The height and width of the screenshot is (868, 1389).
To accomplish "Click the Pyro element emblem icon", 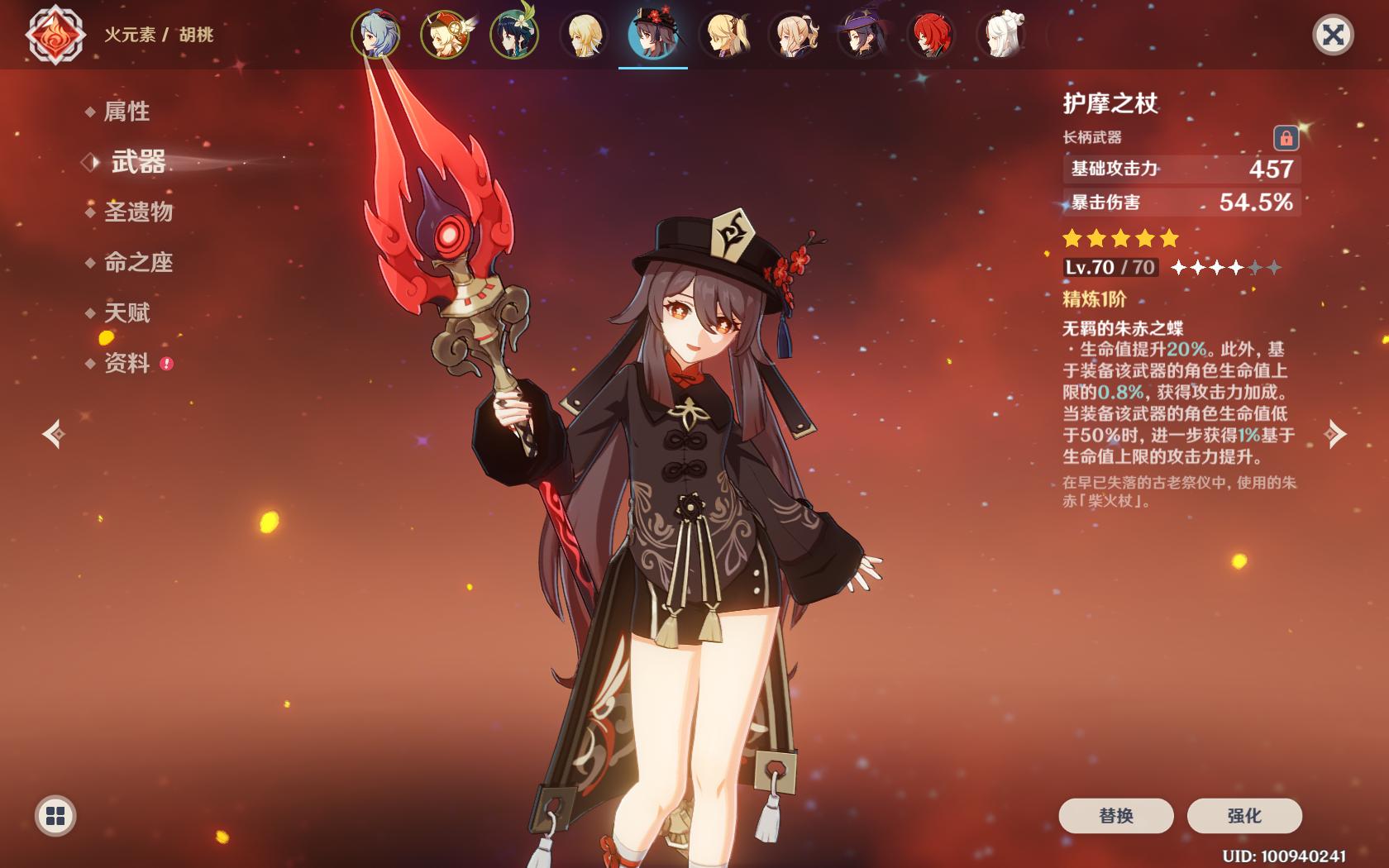I will (55, 36).
